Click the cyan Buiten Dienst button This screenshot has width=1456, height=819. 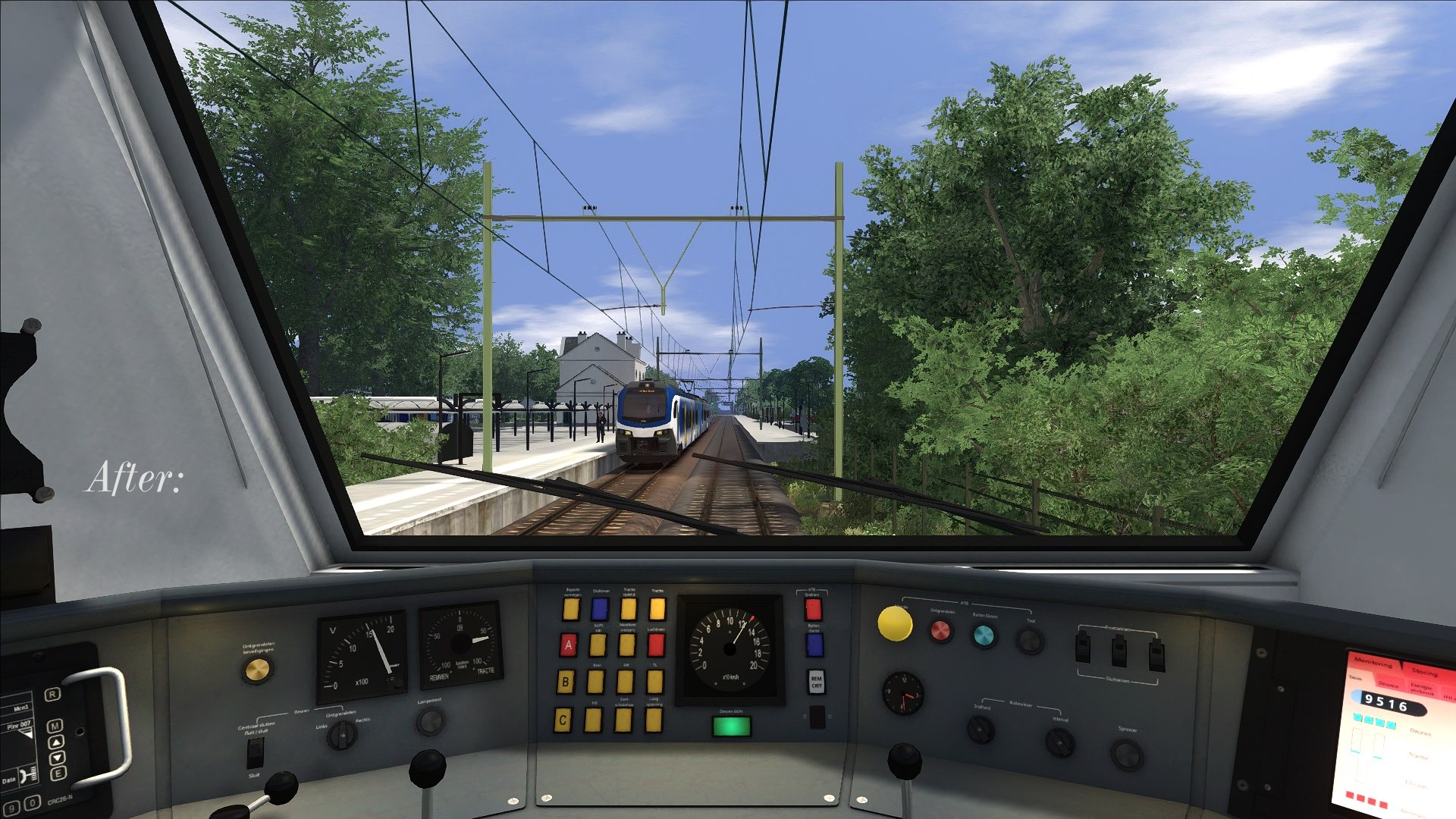[984, 635]
